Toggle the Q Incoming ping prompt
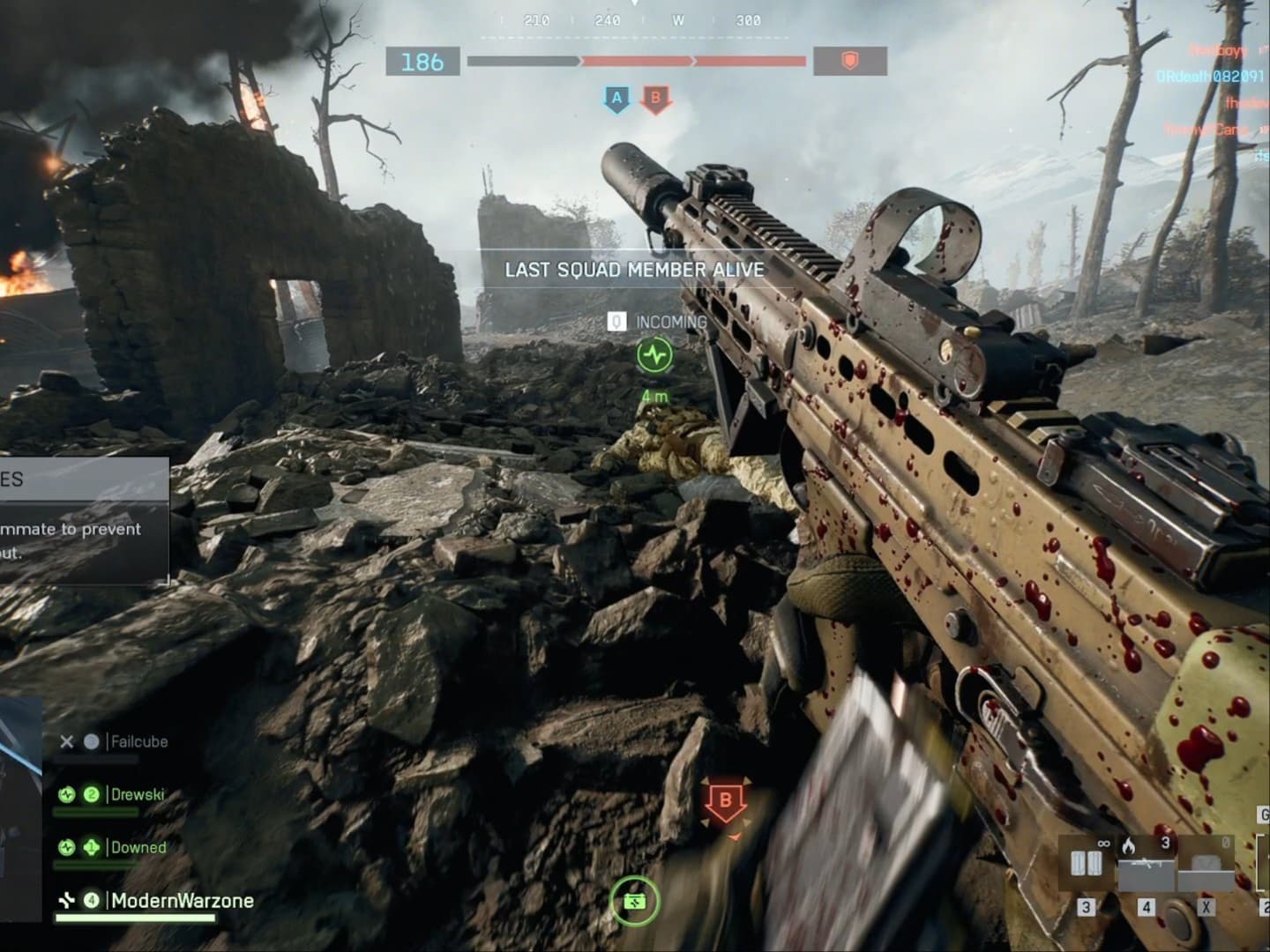1270x952 pixels. click(x=616, y=322)
